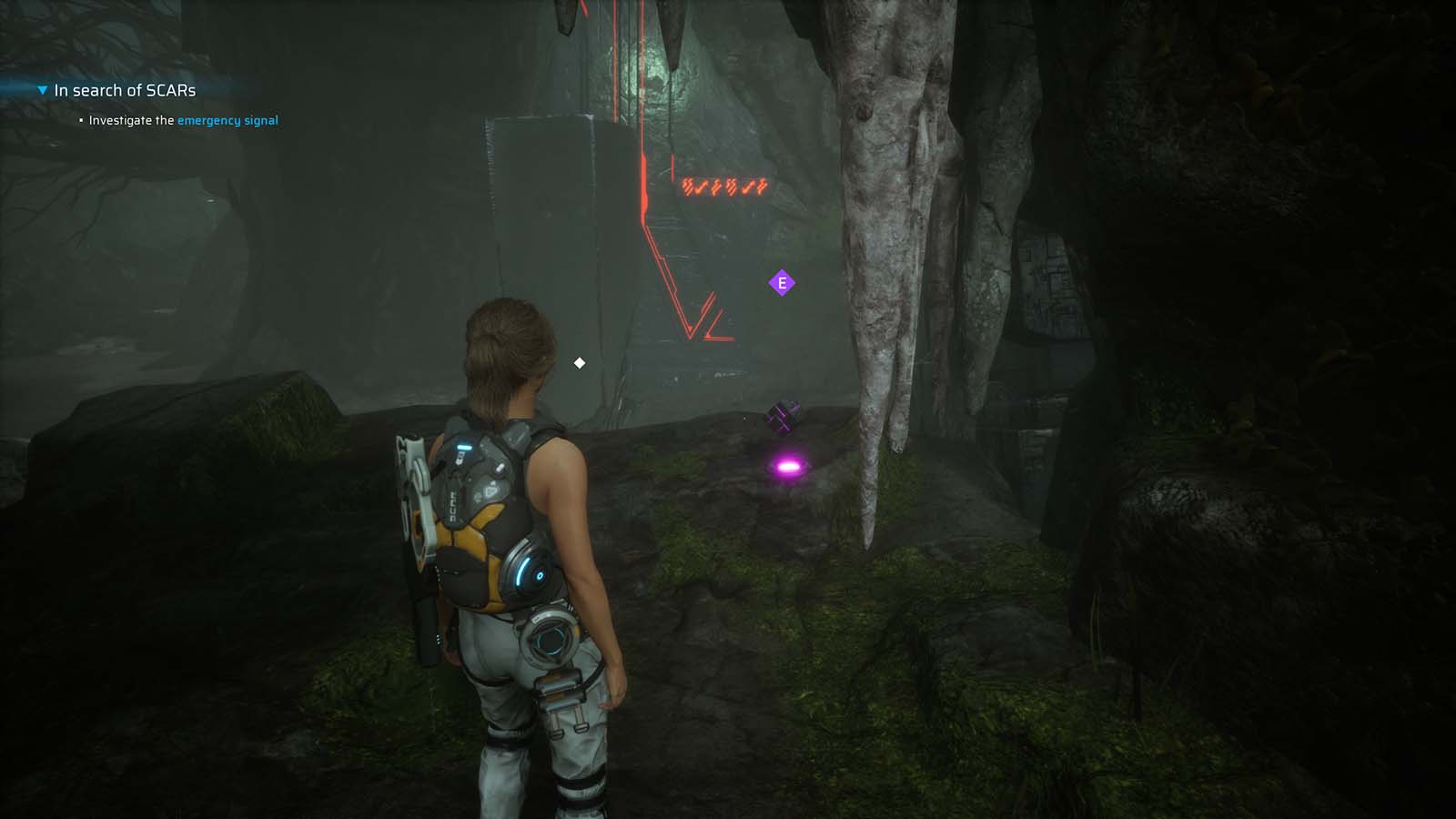Click the glowing red alien glyph row
The image size is (1456, 819).
(x=723, y=187)
